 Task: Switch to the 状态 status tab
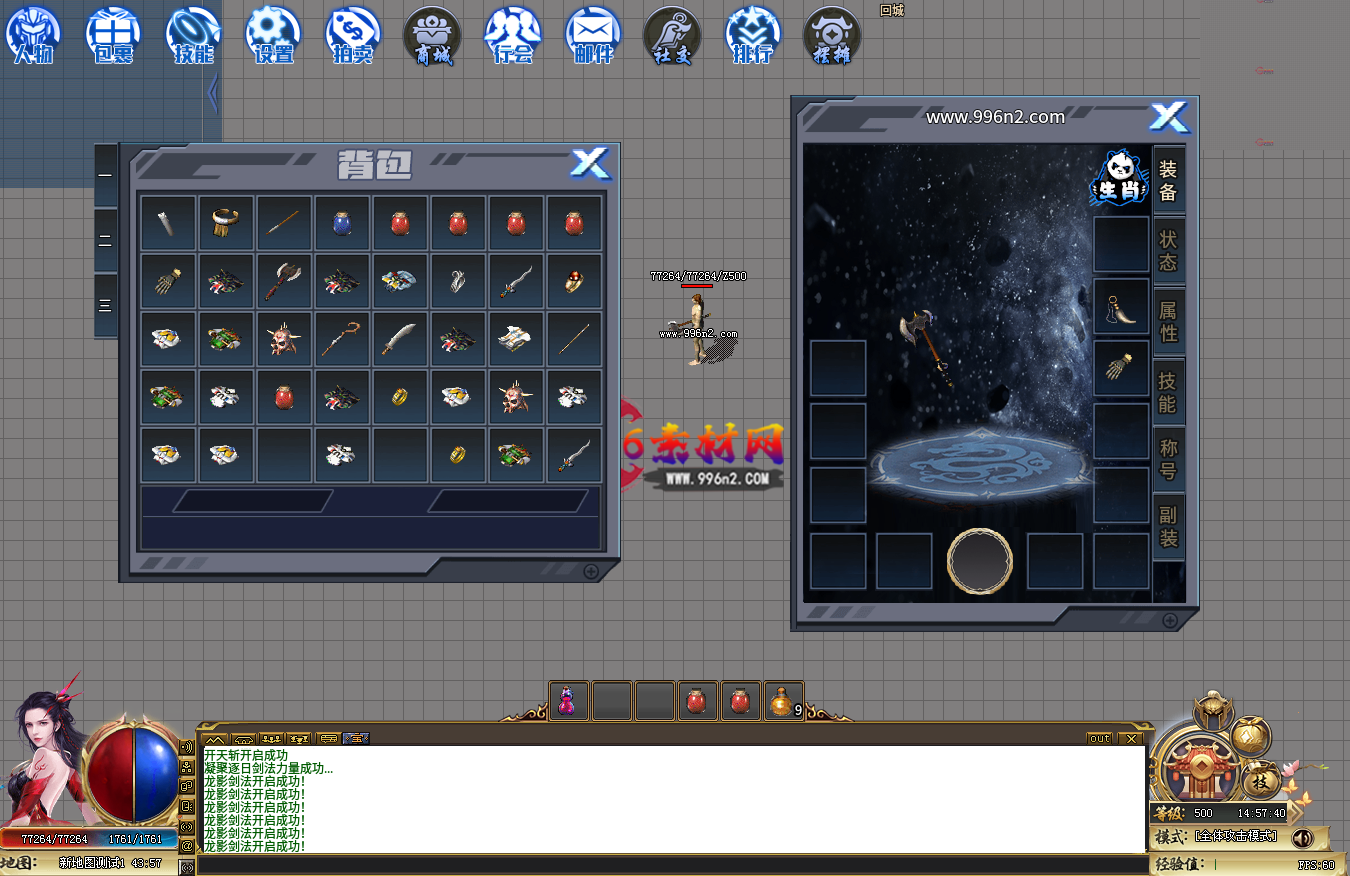click(x=1168, y=250)
